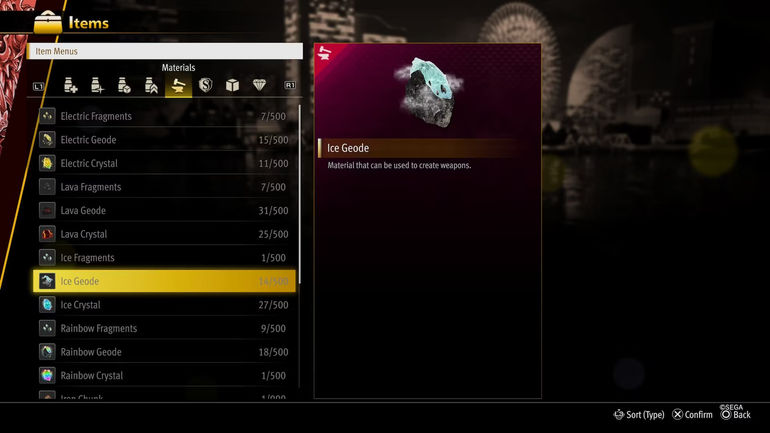This screenshot has width=770, height=433.
Task: Open the diamond valuables tab
Action: pyautogui.click(x=259, y=86)
